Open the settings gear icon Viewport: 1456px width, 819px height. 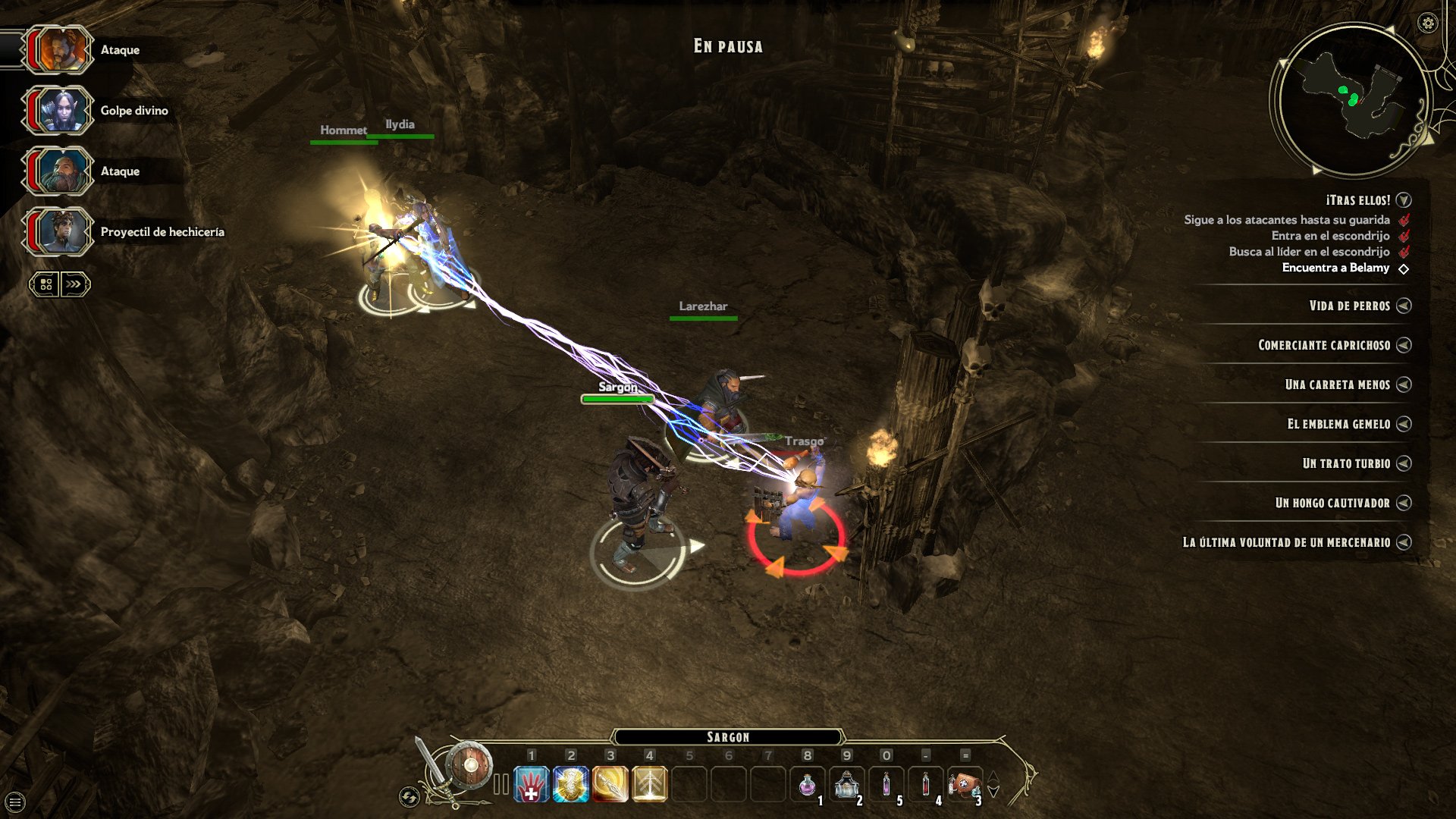coord(1428,23)
